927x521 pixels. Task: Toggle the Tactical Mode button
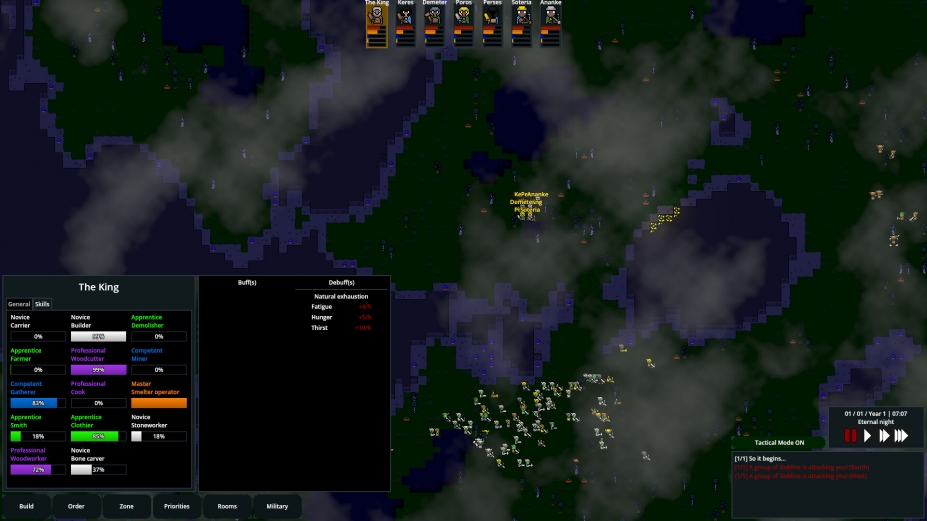pos(779,442)
